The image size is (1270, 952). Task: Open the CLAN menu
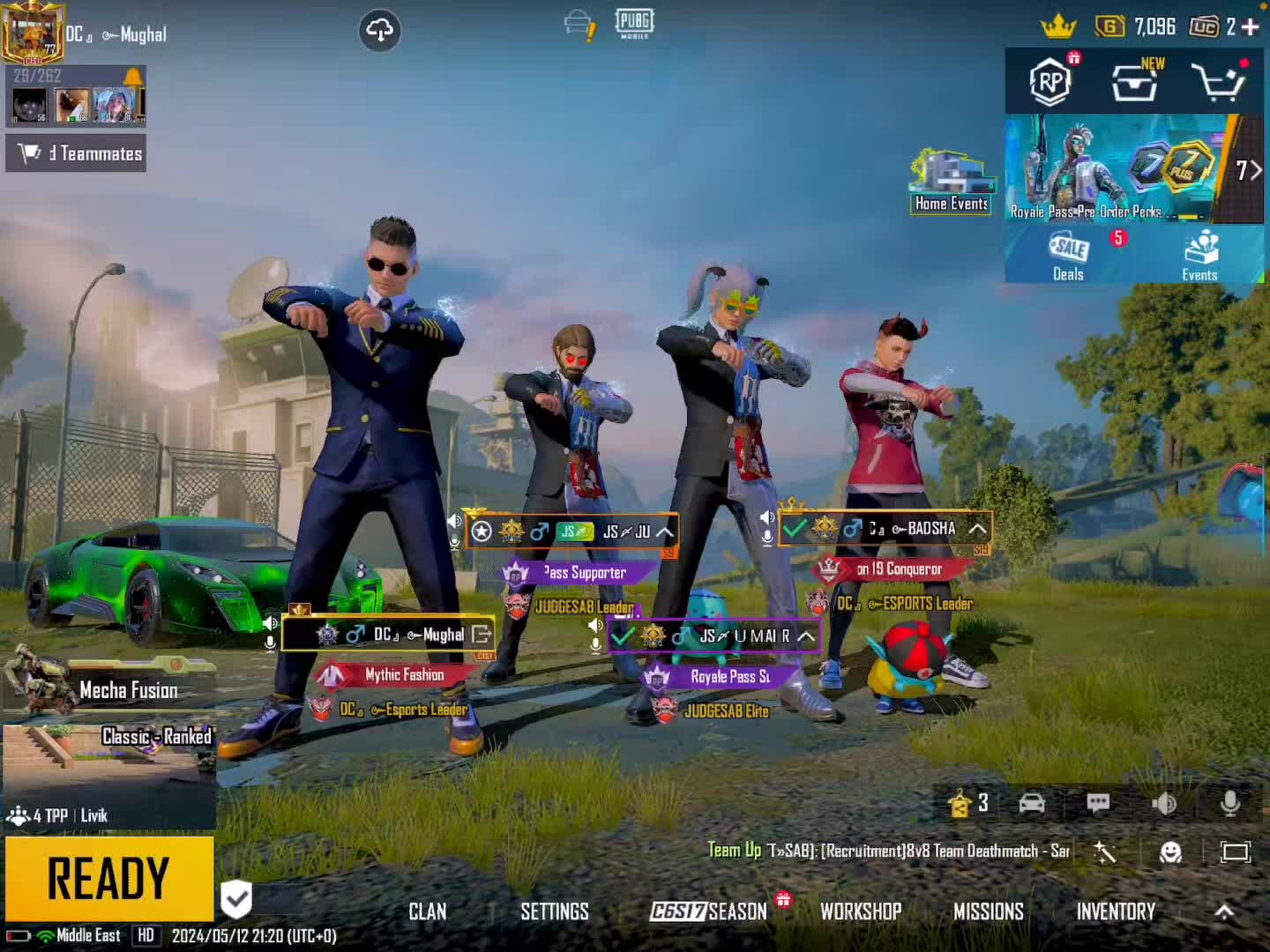click(428, 911)
